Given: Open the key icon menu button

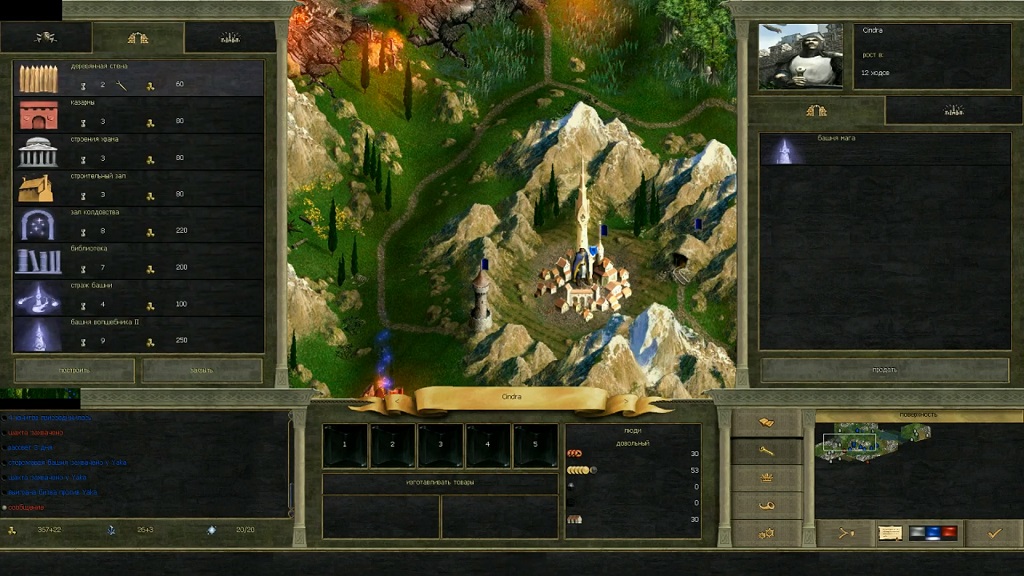Looking at the screenshot, I should 766,451.
